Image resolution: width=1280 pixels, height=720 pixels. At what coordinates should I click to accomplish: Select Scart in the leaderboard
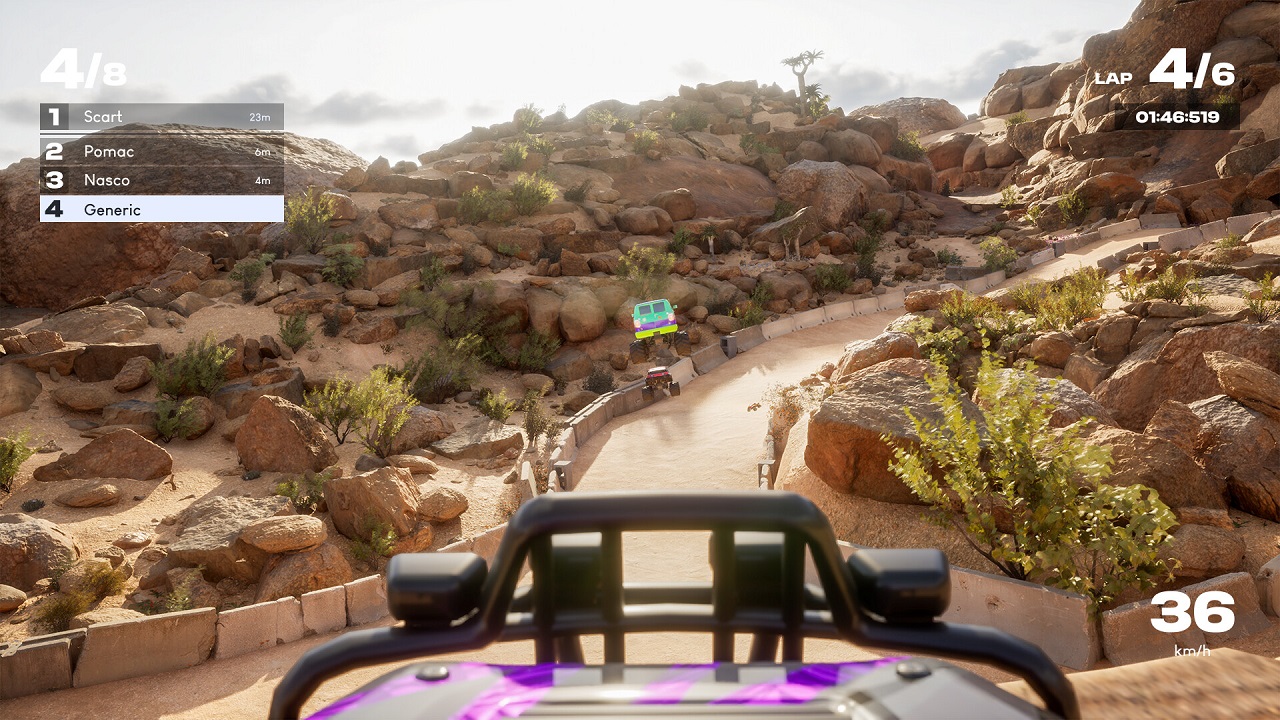pyautogui.click(x=161, y=117)
